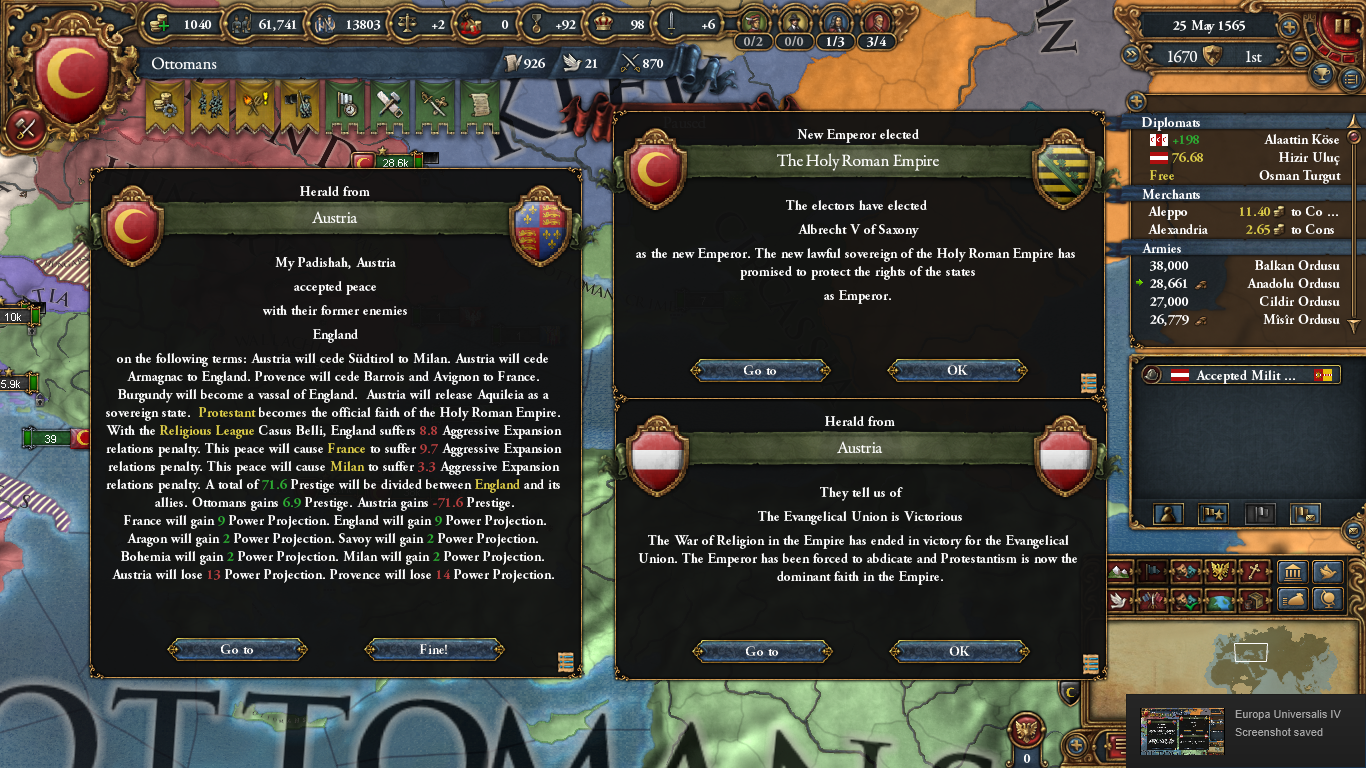Viewport: 1366px width, 768px height.
Task: Expand the Aleppo merchant trade route entry
Action: (1240, 212)
